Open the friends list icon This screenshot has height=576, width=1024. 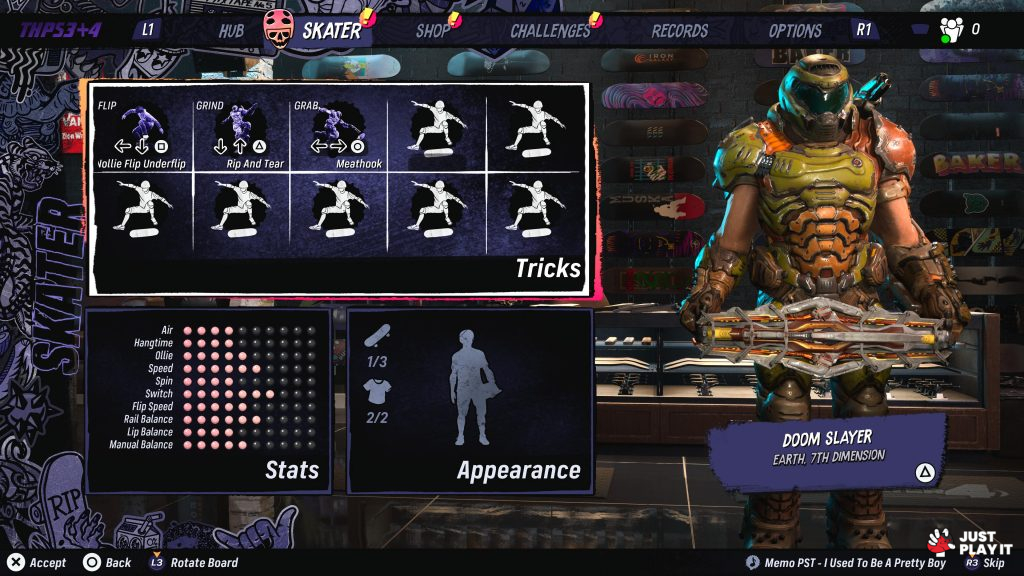(951, 30)
